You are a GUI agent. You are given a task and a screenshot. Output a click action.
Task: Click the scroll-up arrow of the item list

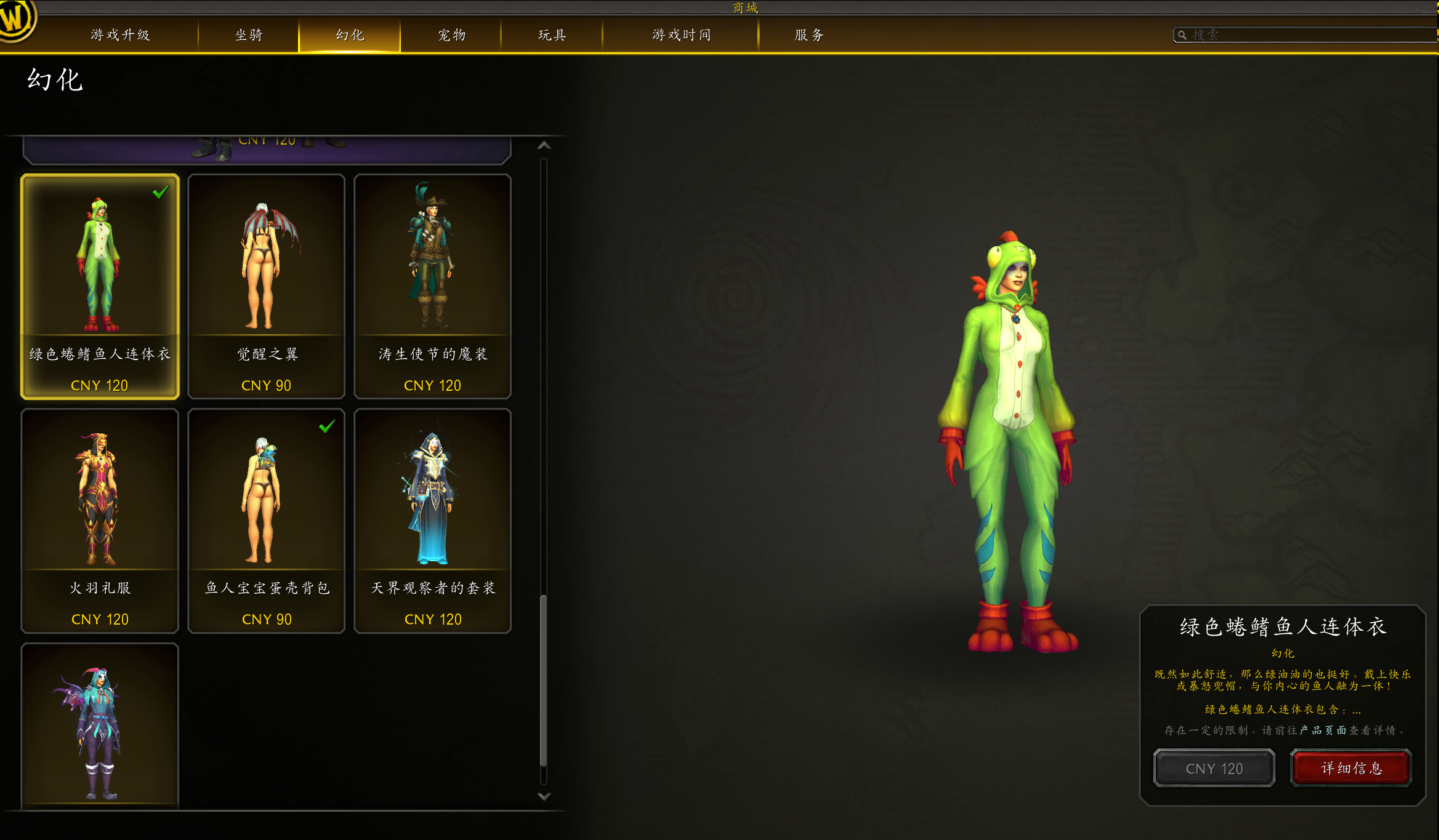[544, 145]
